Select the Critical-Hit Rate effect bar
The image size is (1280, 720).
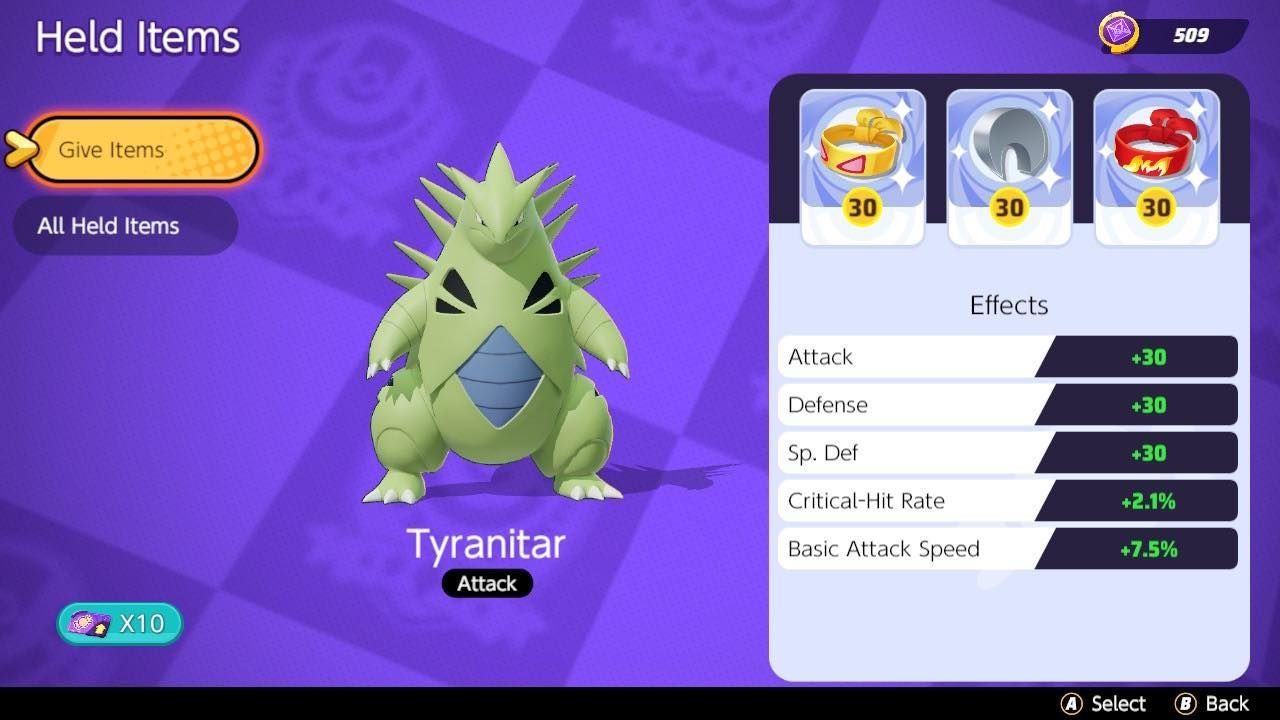(1007, 500)
